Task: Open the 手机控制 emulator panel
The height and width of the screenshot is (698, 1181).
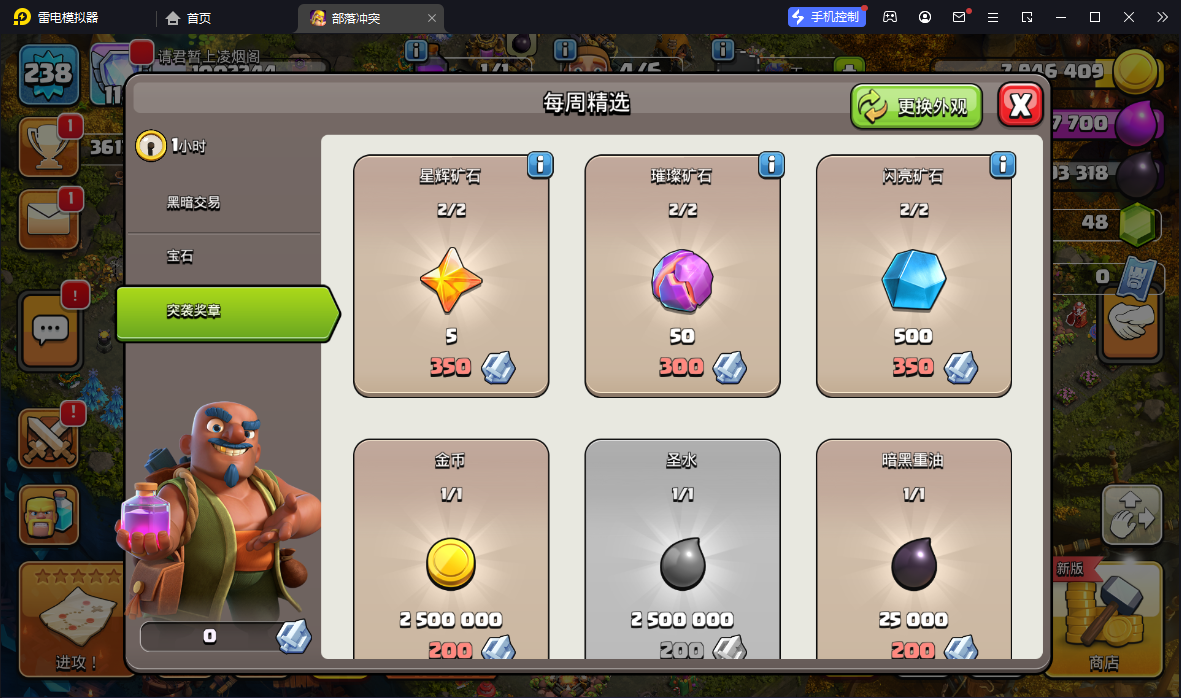Action: (825, 17)
